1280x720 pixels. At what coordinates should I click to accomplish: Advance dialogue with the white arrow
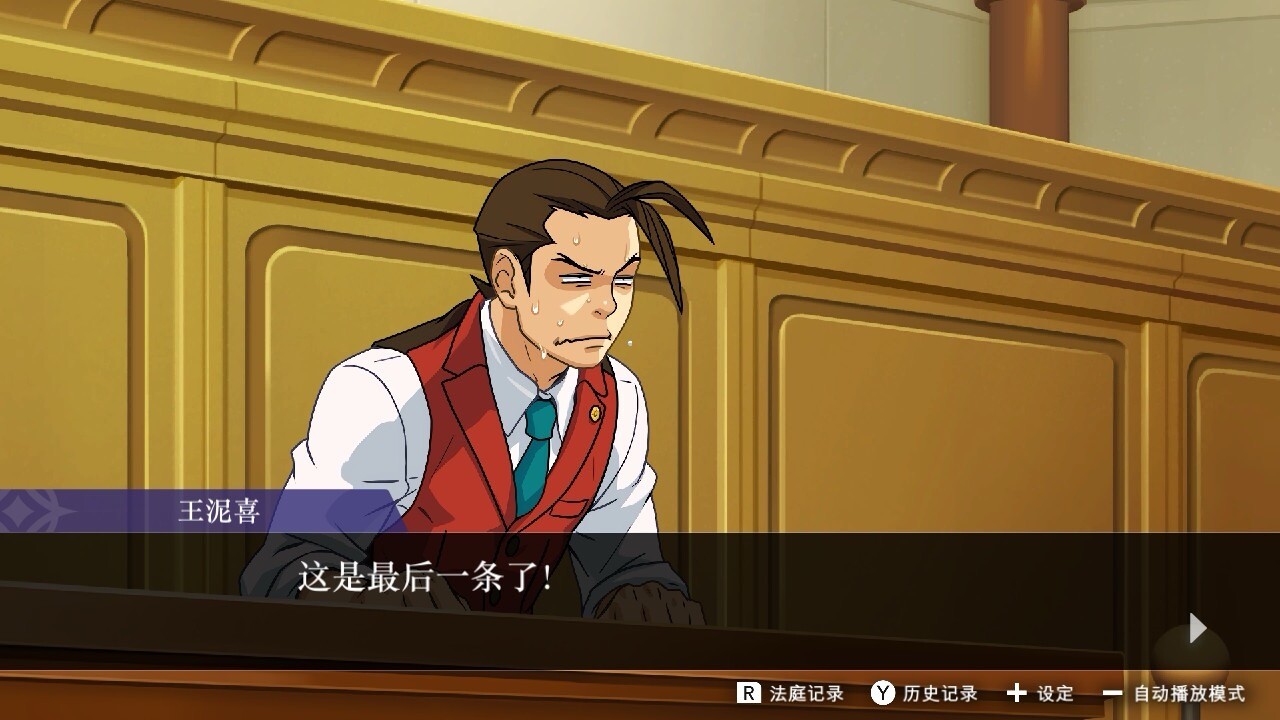tap(1197, 628)
